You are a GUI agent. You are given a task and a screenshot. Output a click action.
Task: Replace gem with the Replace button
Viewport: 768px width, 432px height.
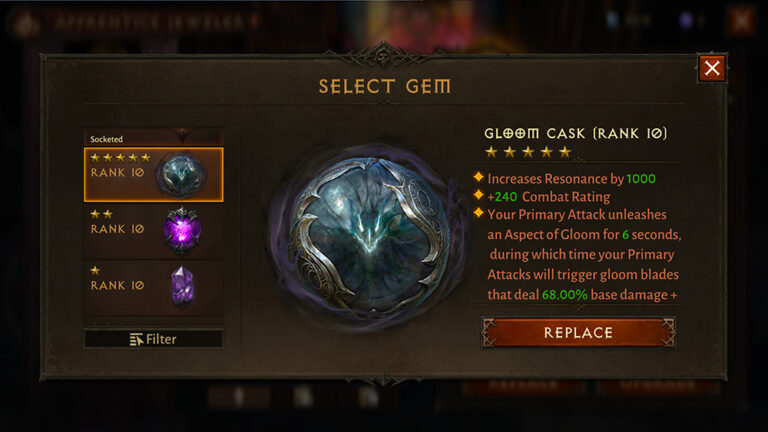pos(578,332)
